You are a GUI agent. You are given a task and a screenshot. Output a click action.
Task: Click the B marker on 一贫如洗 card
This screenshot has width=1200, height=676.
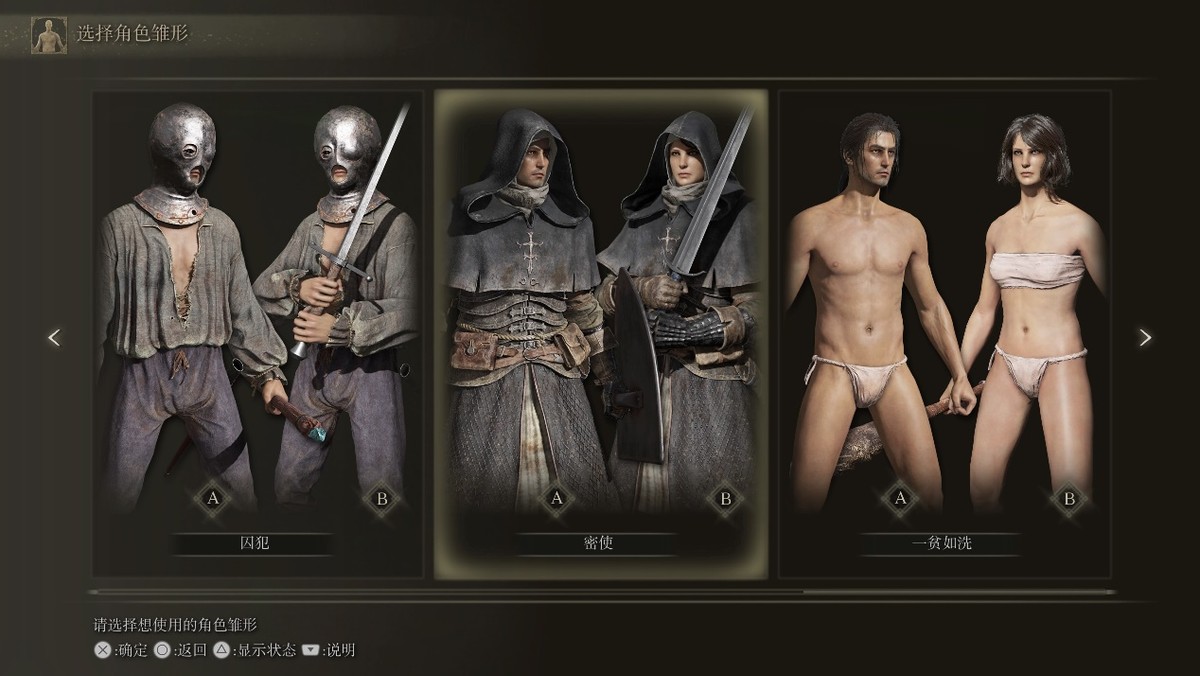click(1069, 498)
